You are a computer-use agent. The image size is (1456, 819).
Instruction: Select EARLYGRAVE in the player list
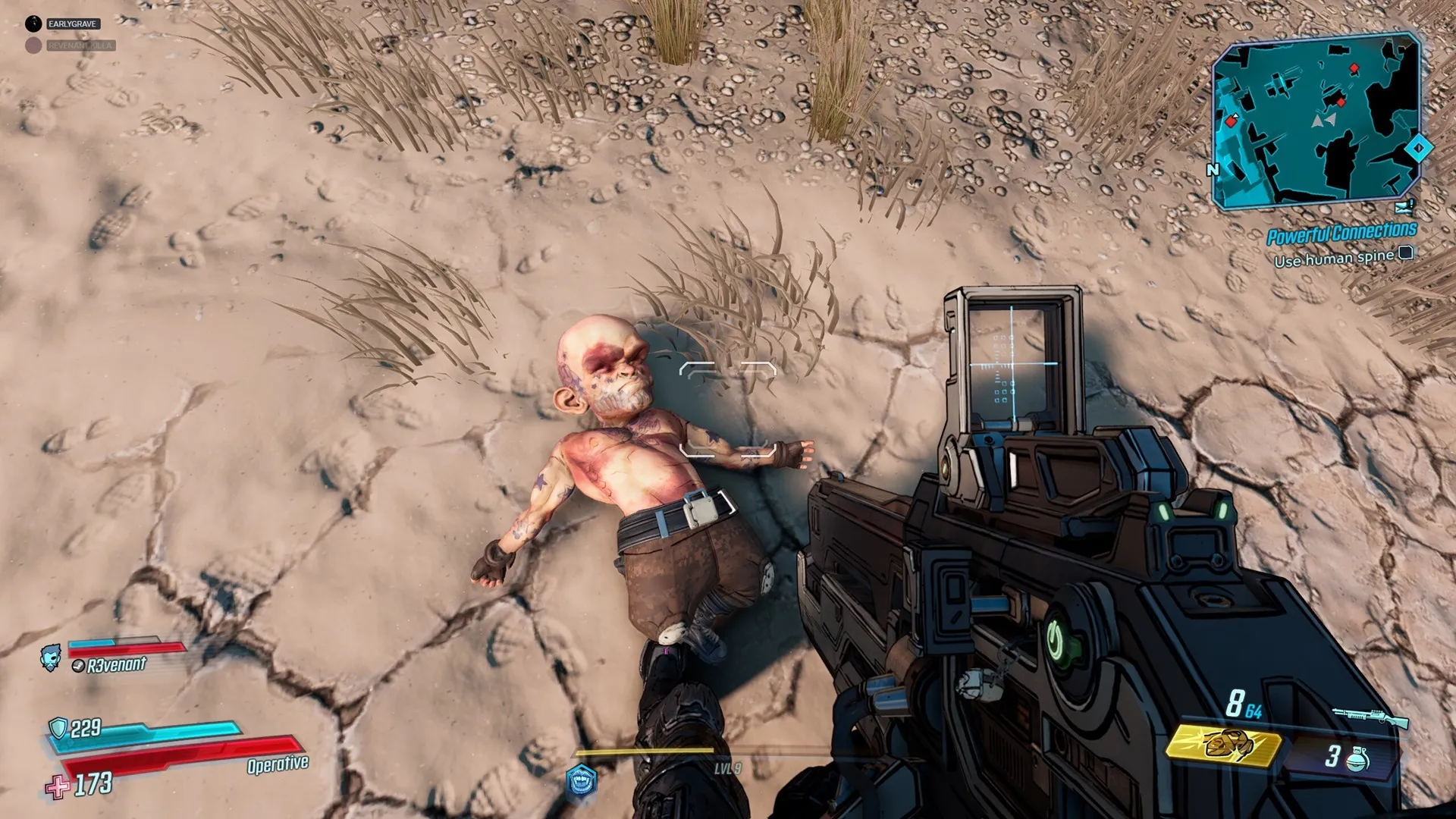click(72, 24)
